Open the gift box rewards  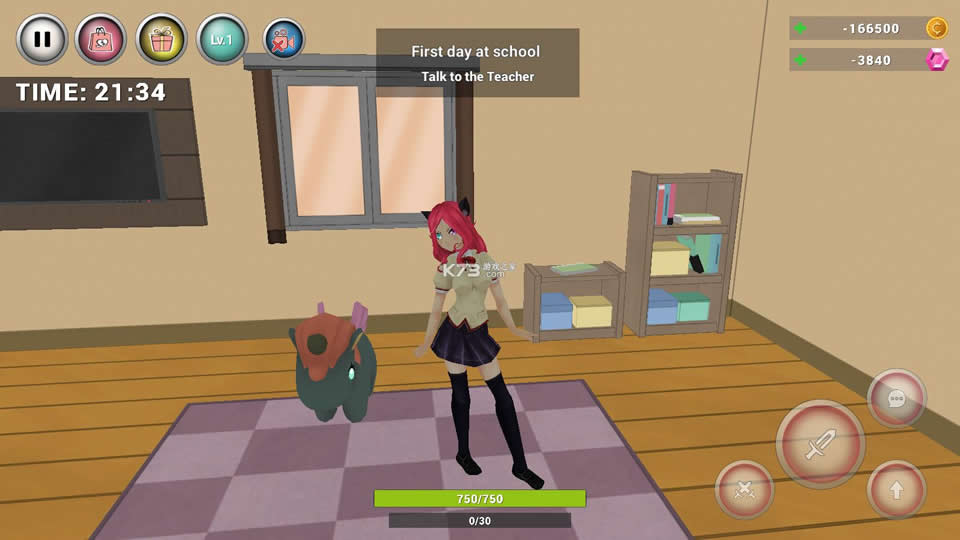(x=161, y=40)
